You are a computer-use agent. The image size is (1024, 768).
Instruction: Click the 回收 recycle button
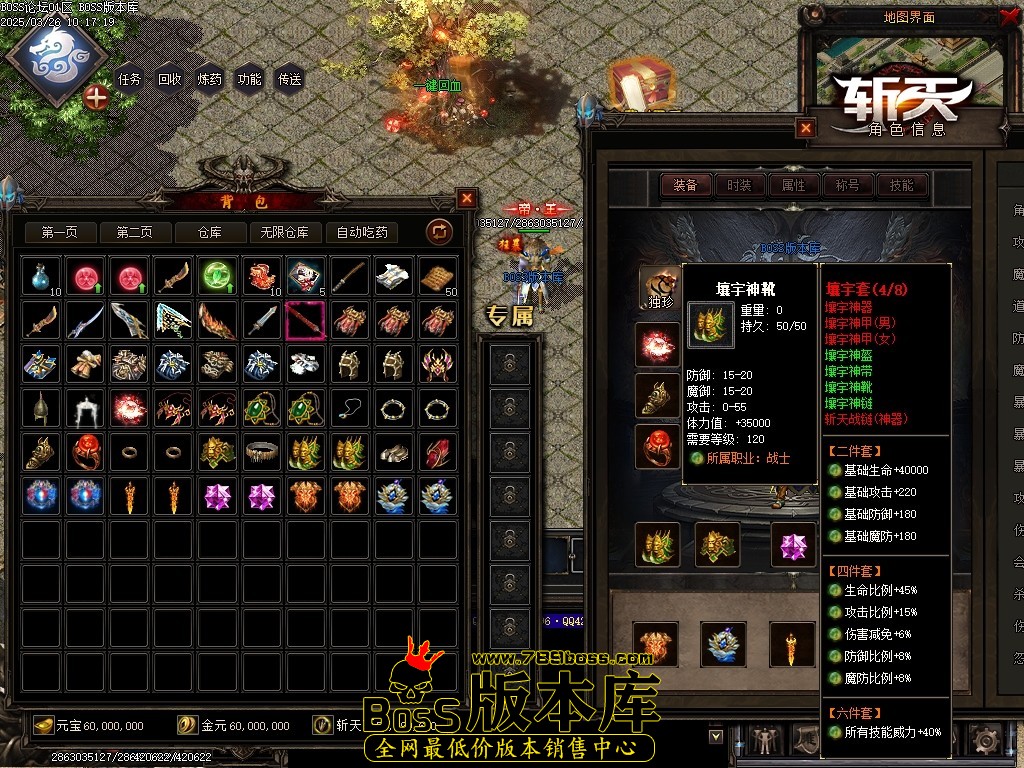[x=170, y=79]
